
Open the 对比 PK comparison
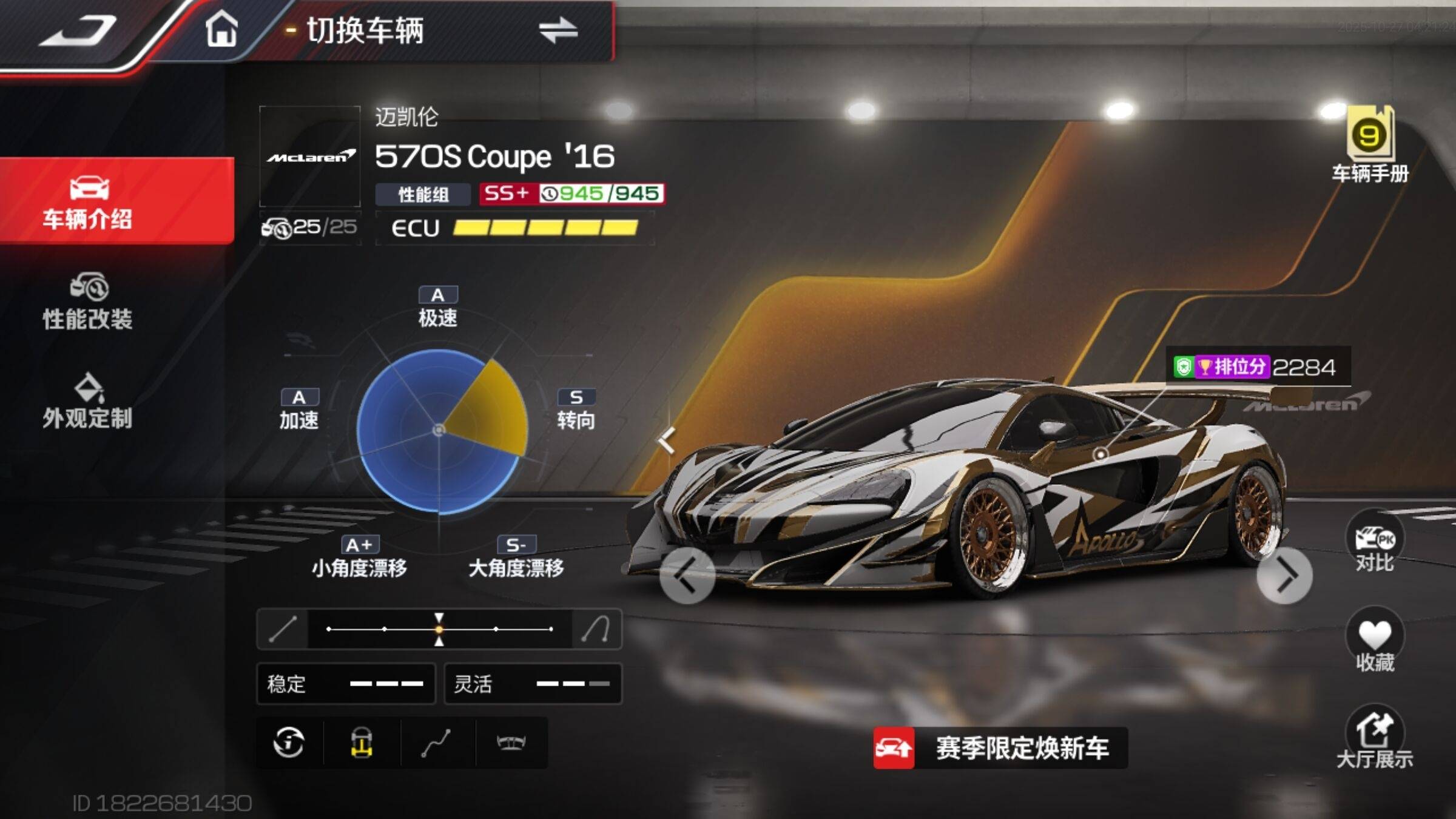click(x=1375, y=542)
